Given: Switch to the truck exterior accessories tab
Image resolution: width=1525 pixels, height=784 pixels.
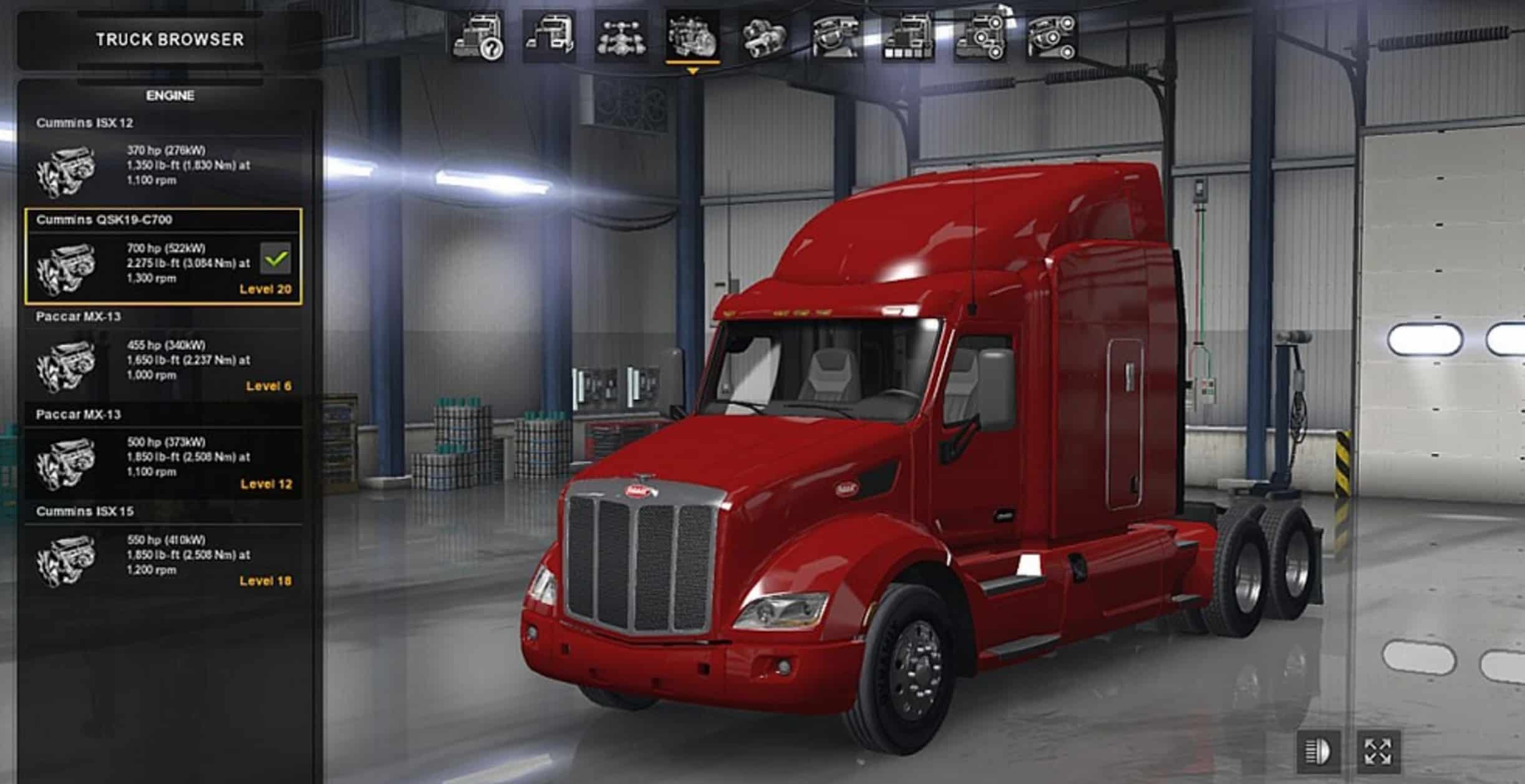Looking at the screenshot, I should click(x=980, y=37).
